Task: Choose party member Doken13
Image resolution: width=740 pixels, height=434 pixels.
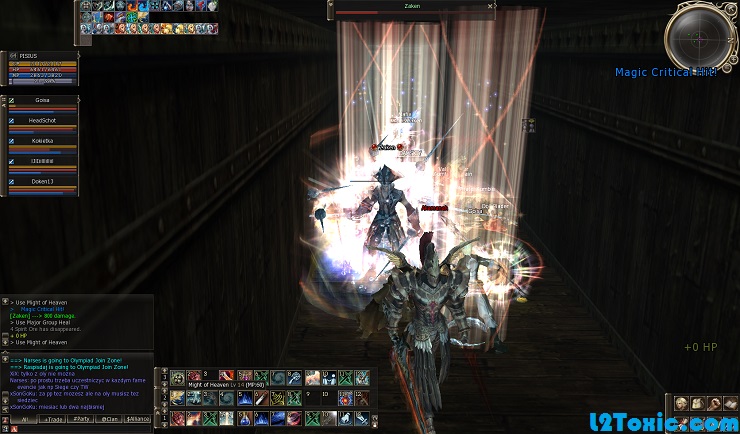Action: (42, 181)
